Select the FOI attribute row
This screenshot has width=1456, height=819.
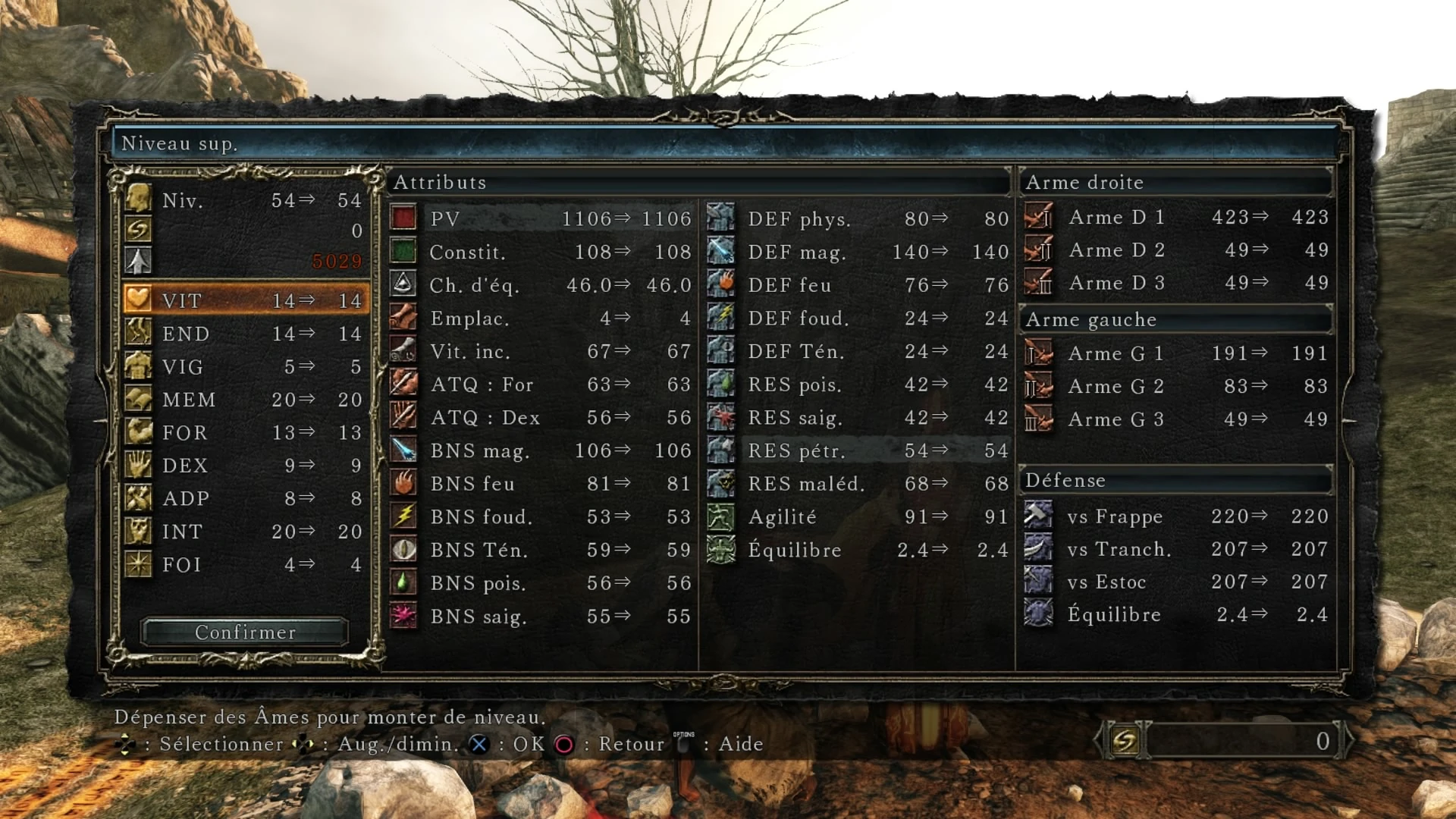(227, 564)
